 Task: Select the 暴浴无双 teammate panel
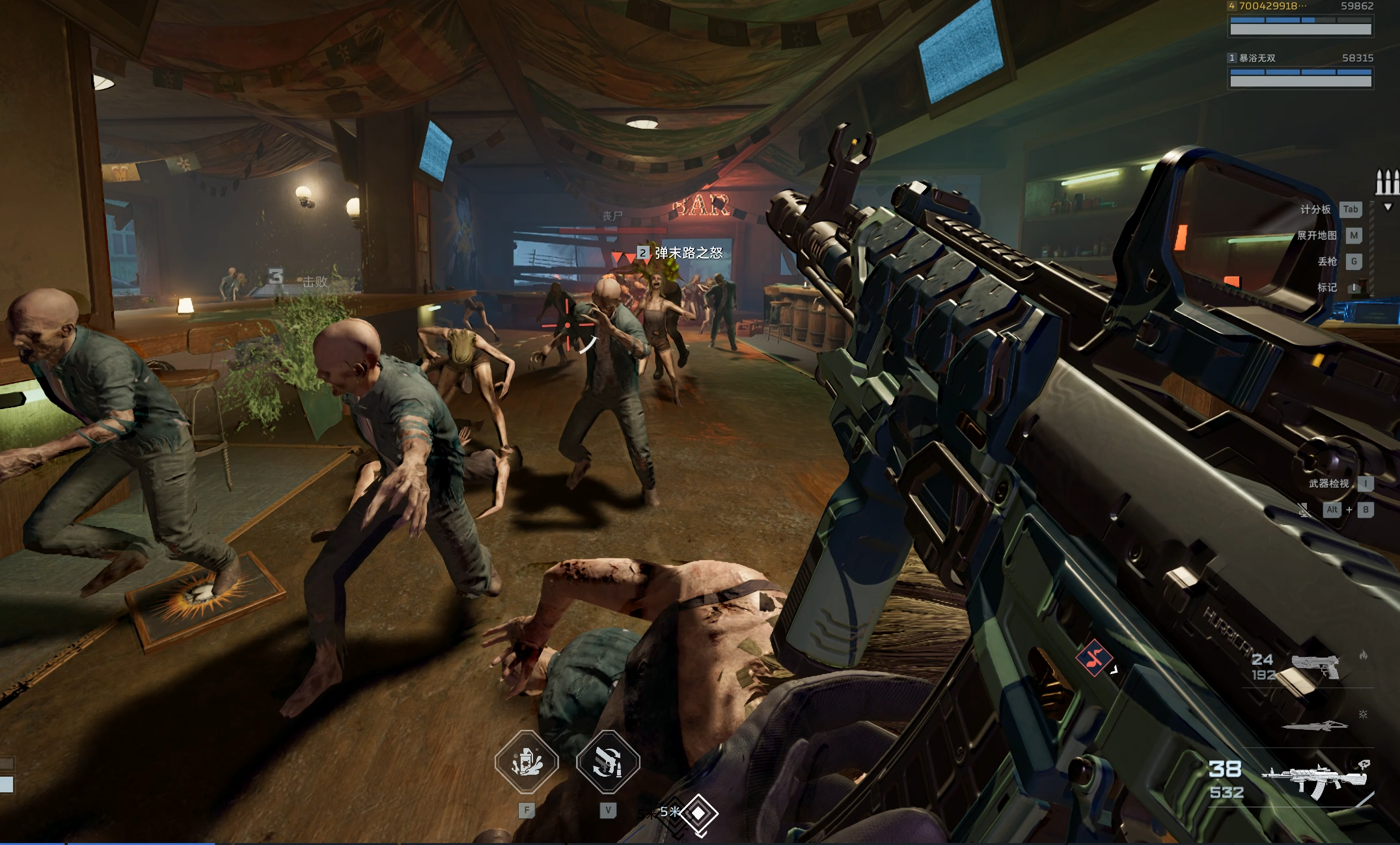1300,72
